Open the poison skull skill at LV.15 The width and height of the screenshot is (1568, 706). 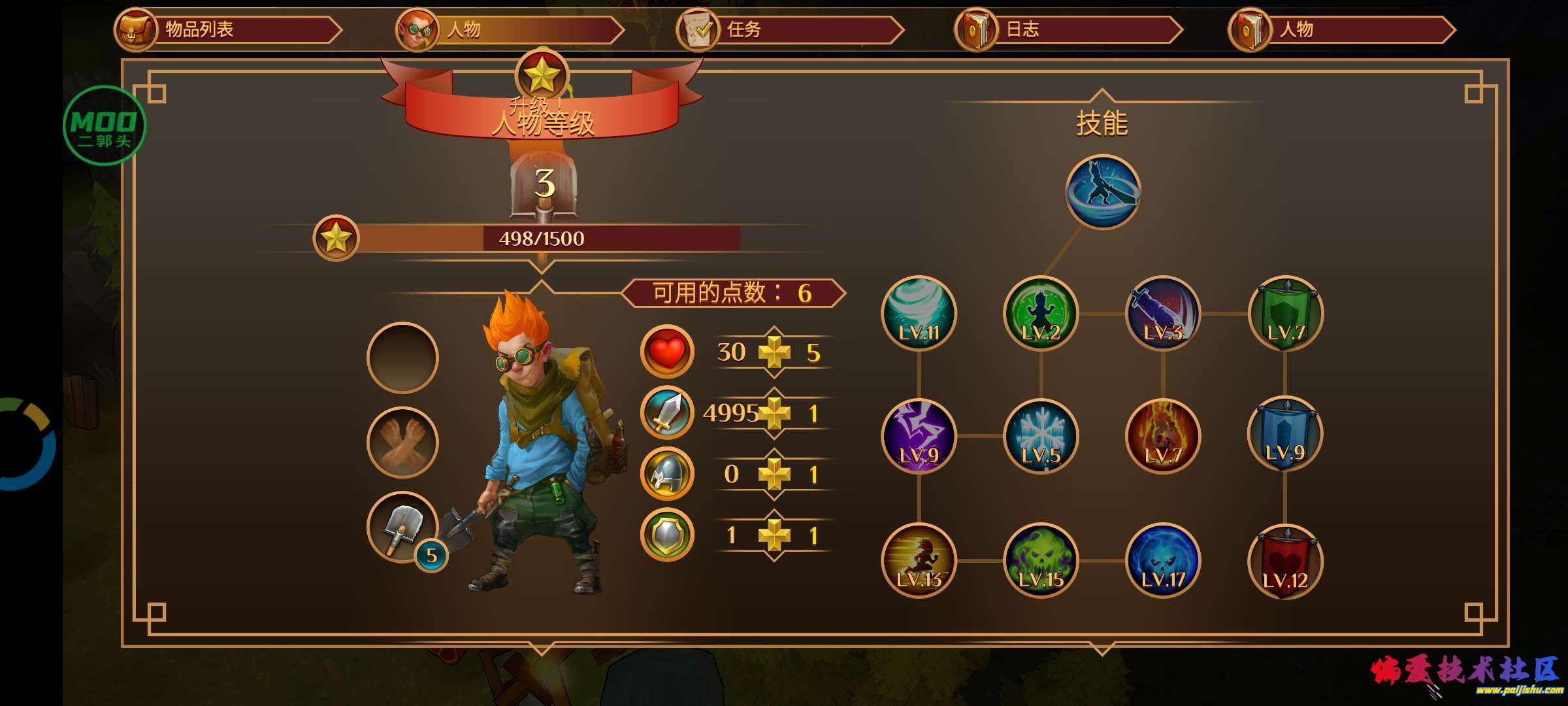[1042, 562]
